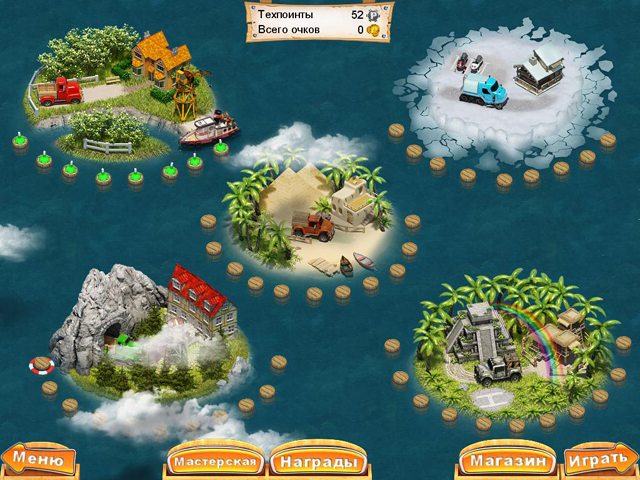The height and width of the screenshot is (480, 640).
Task: Open the Магазин shop
Action: coord(507,463)
